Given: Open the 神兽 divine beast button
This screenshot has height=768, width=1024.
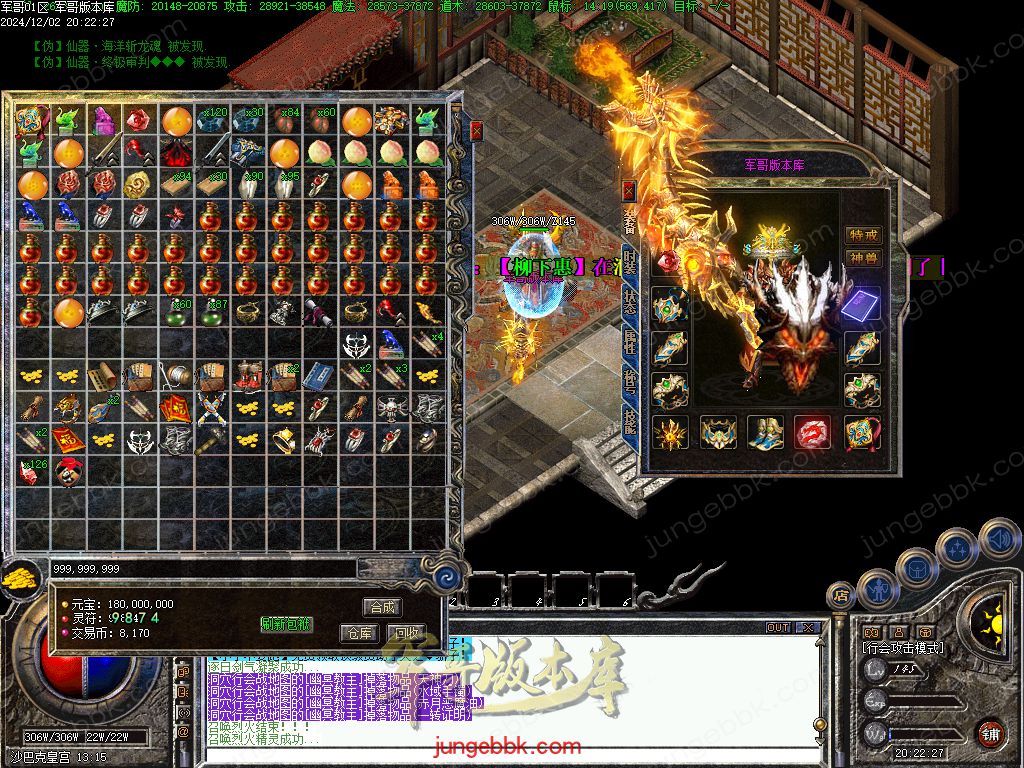Looking at the screenshot, I should [x=863, y=258].
